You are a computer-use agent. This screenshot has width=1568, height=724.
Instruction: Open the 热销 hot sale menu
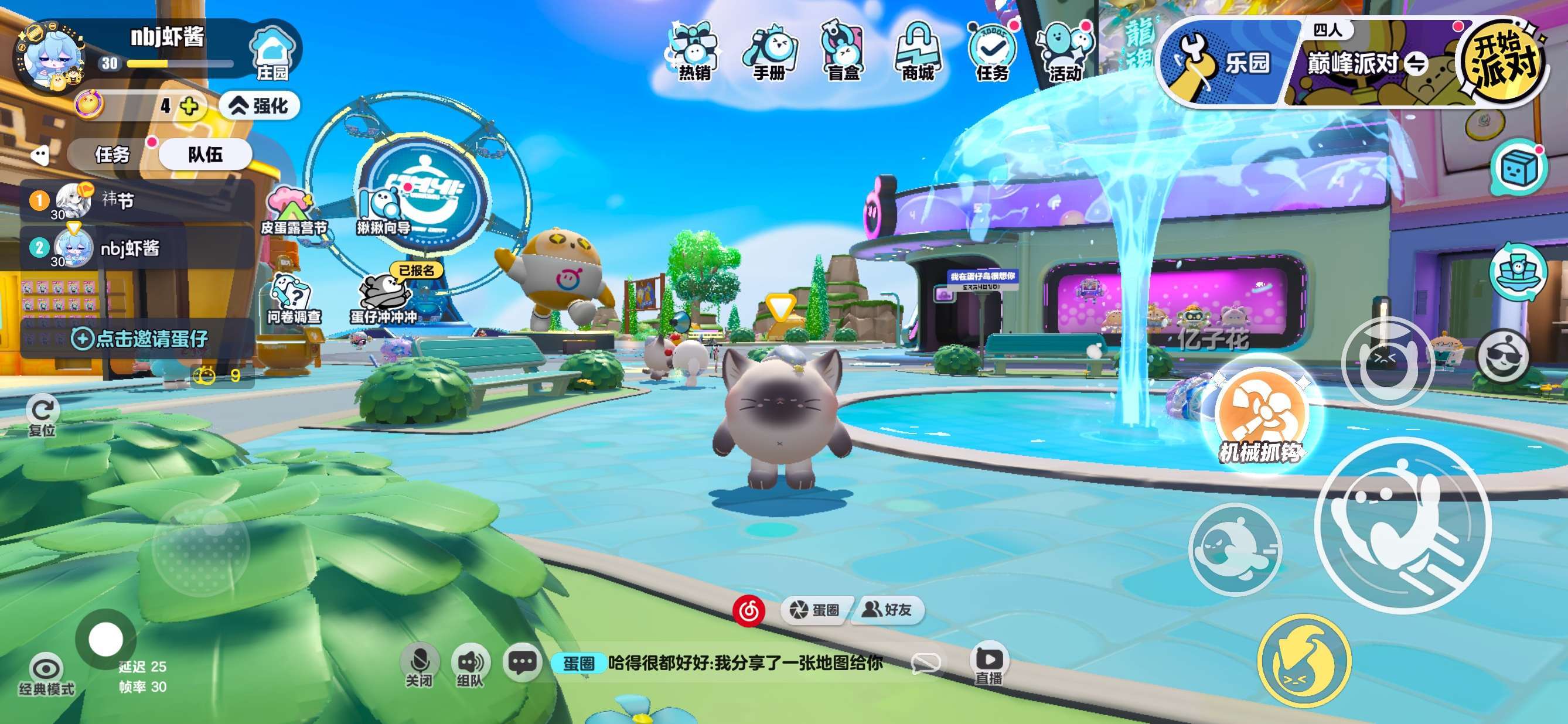[x=694, y=52]
